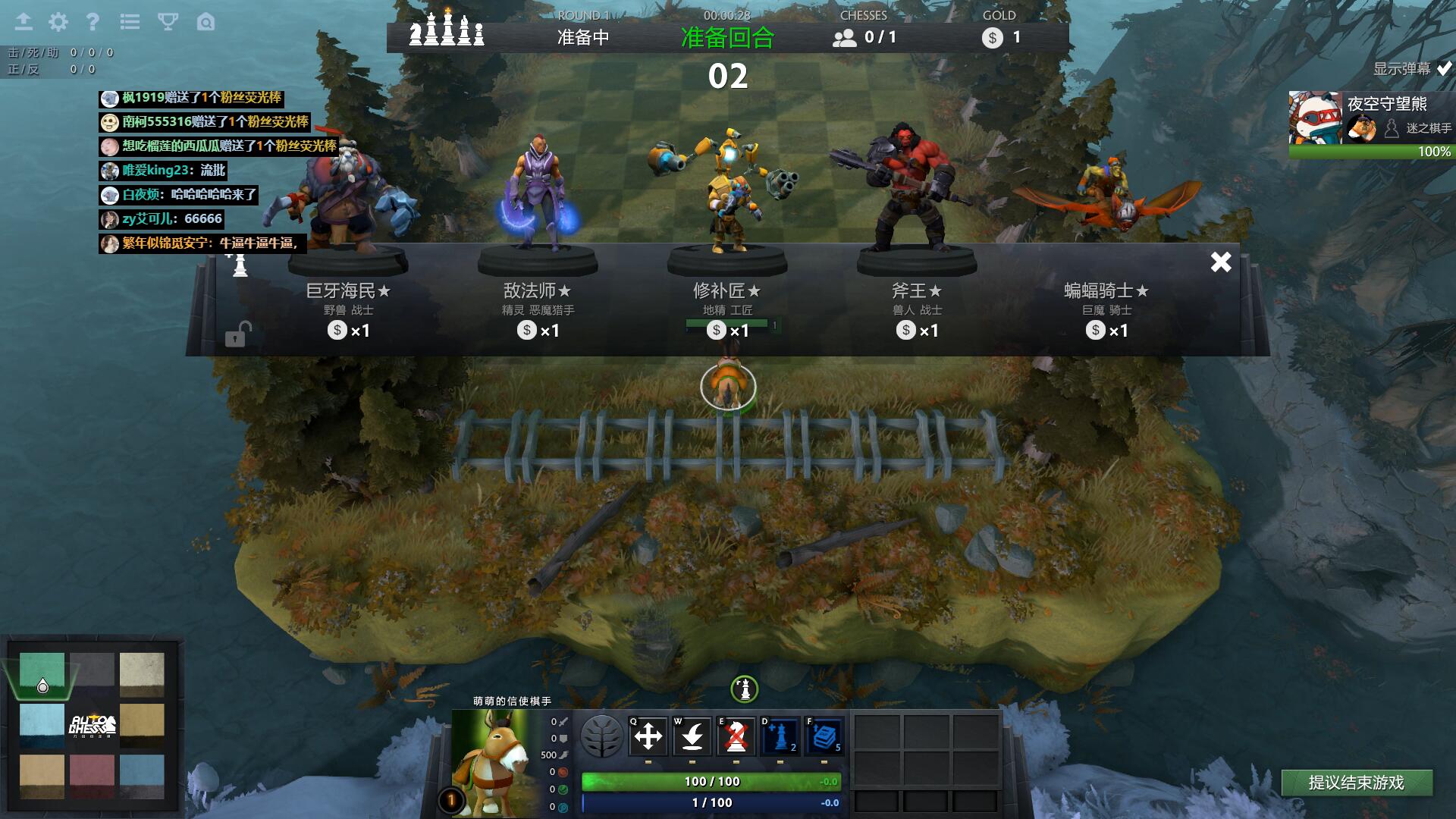This screenshot has width=1456, height=819.
Task: Buy the 斧王 (Axe) chess piece
Action: tap(917, 303)
